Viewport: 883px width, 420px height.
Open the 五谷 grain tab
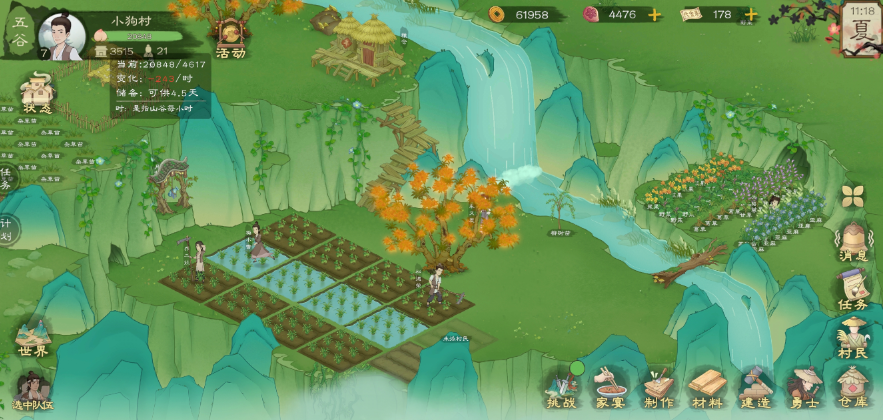point(19,28)
